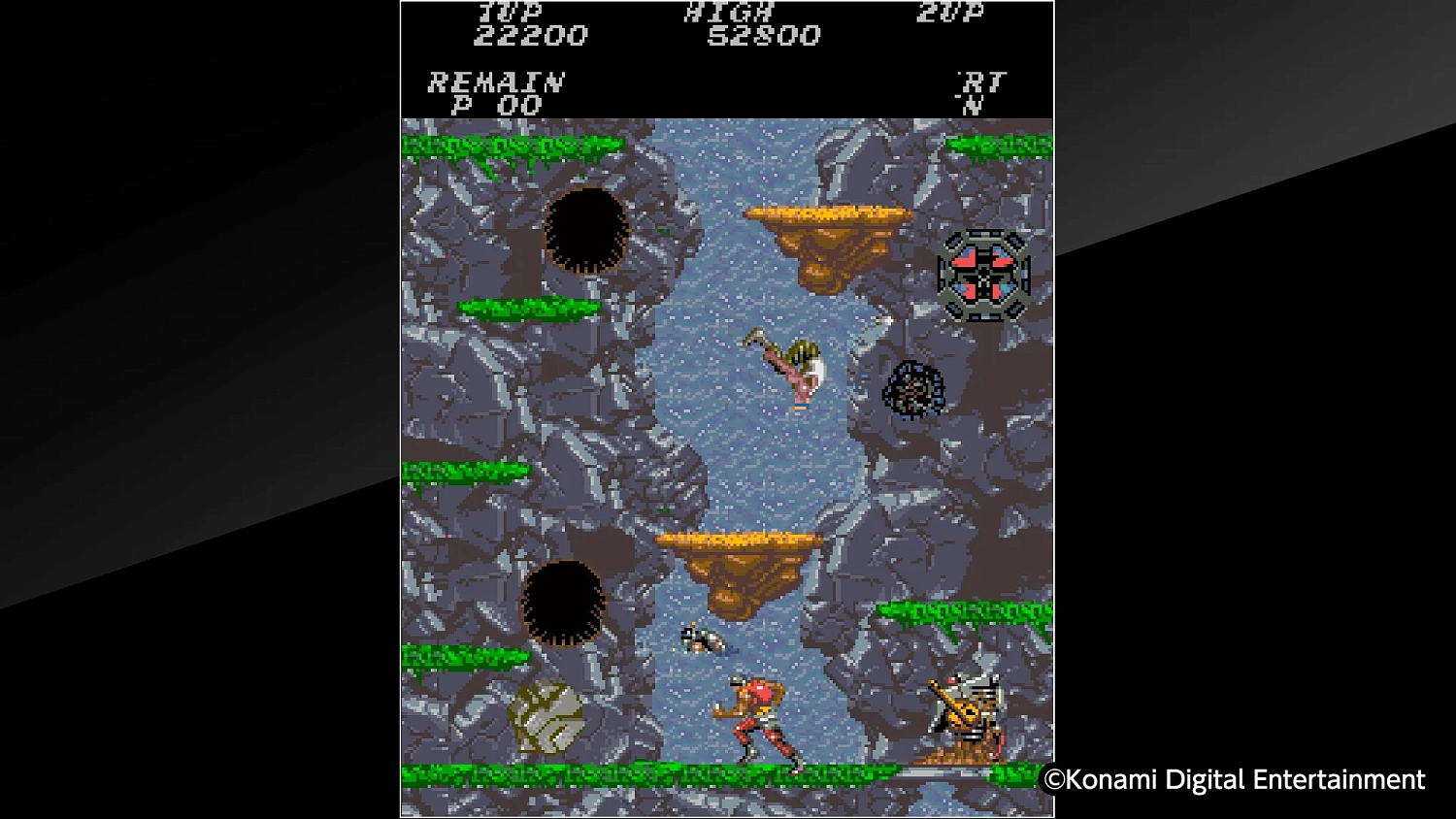The height and width of the screenshot is (819, 1456).
Task: Click the upper black spiked pit opening
Action: (587, 233)
